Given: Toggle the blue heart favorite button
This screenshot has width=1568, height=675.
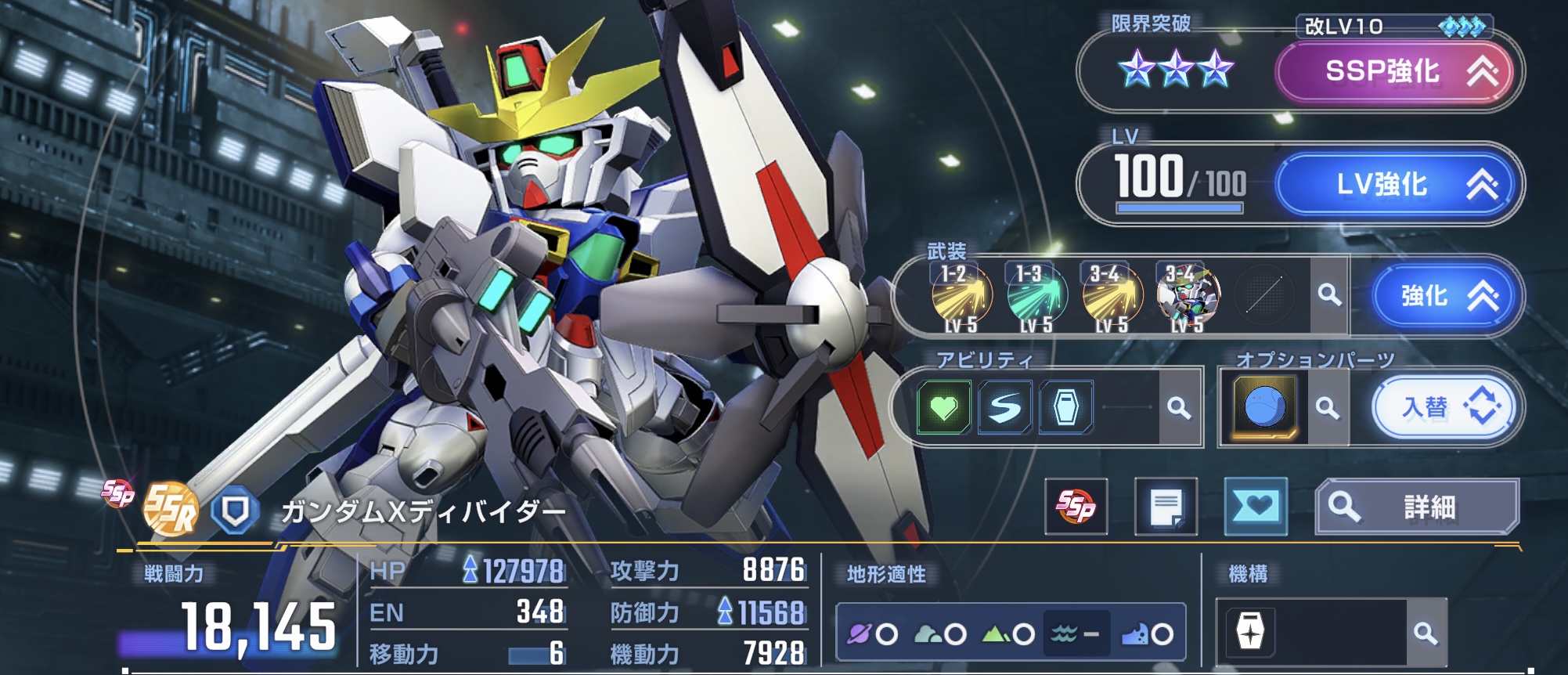Looking at the screenshot, I should click(x=1256, y=507).
